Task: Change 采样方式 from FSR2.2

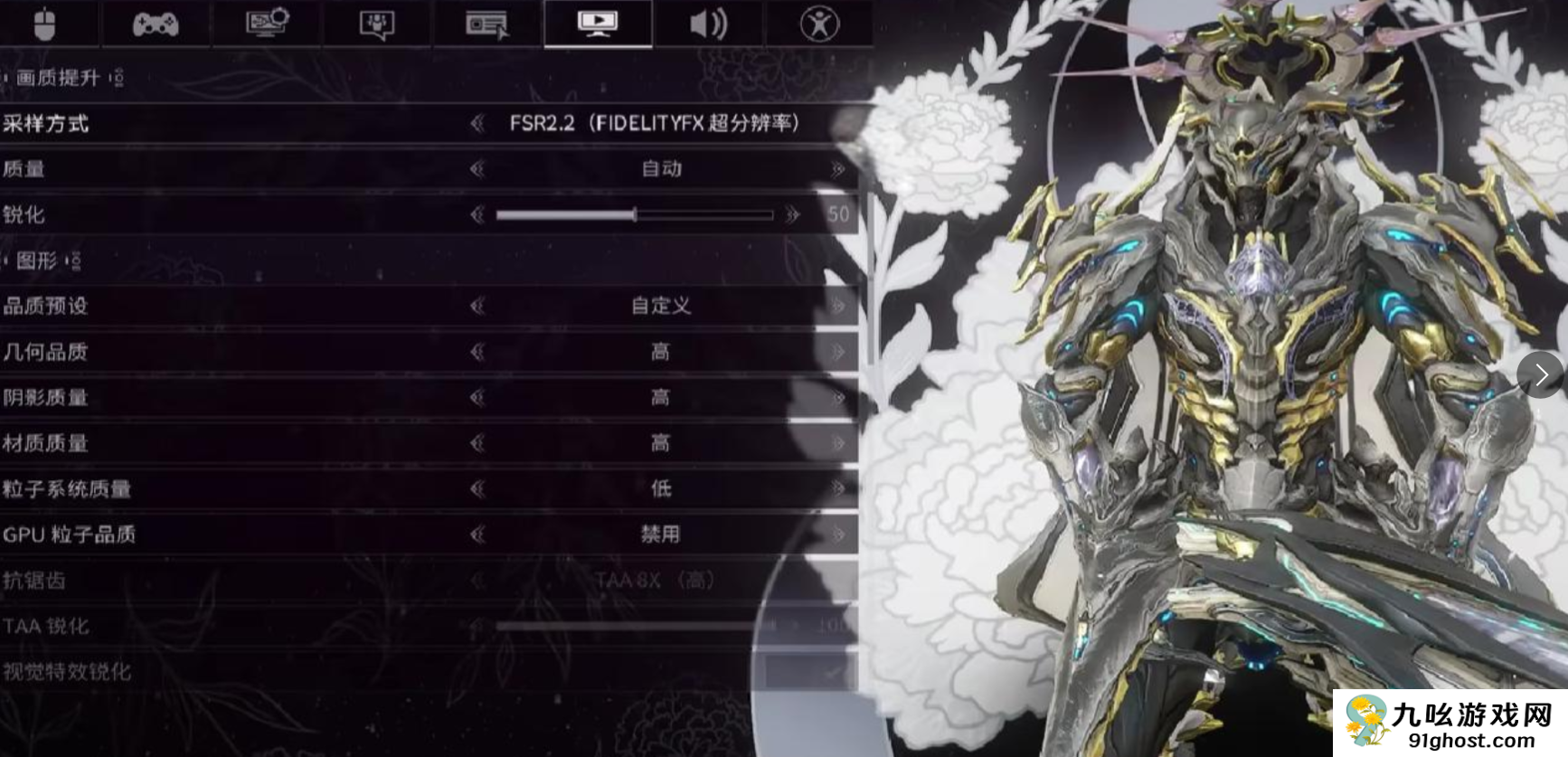Action: pyautogui.click(x=475, y=124)
